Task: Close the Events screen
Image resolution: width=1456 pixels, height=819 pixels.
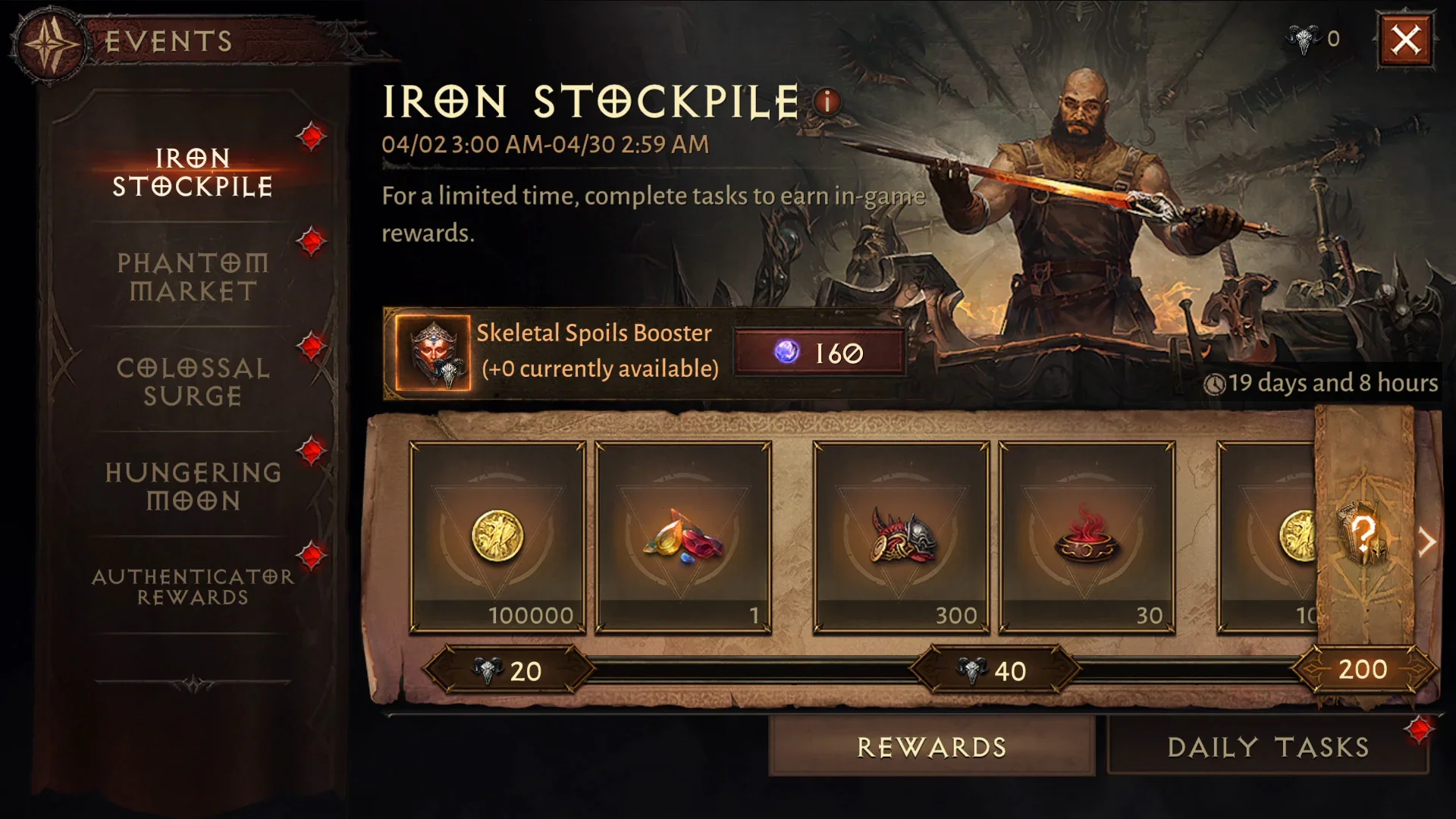Action: (1405, 39)
